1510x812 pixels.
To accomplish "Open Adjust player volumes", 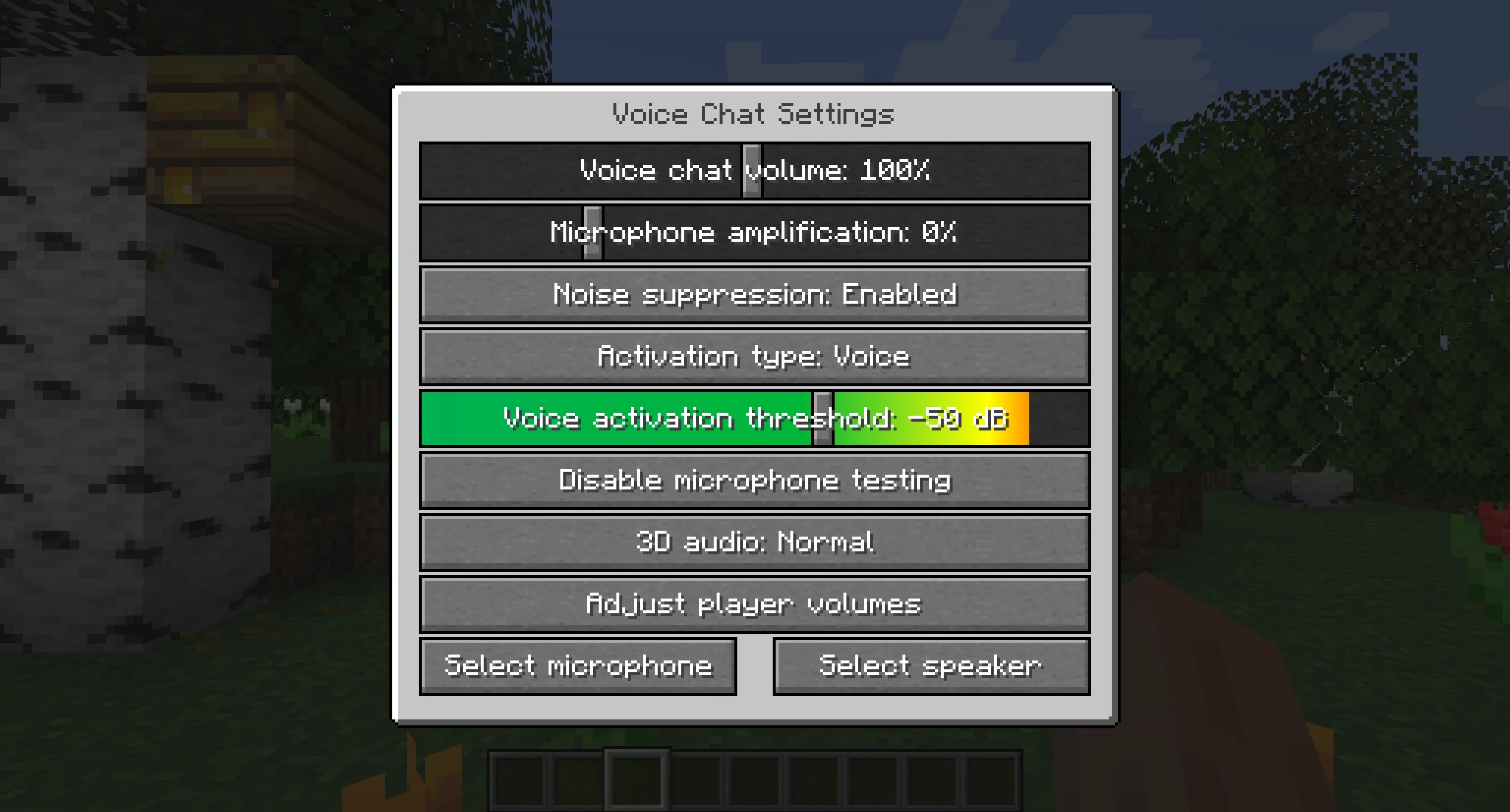I will coord(754,603).
